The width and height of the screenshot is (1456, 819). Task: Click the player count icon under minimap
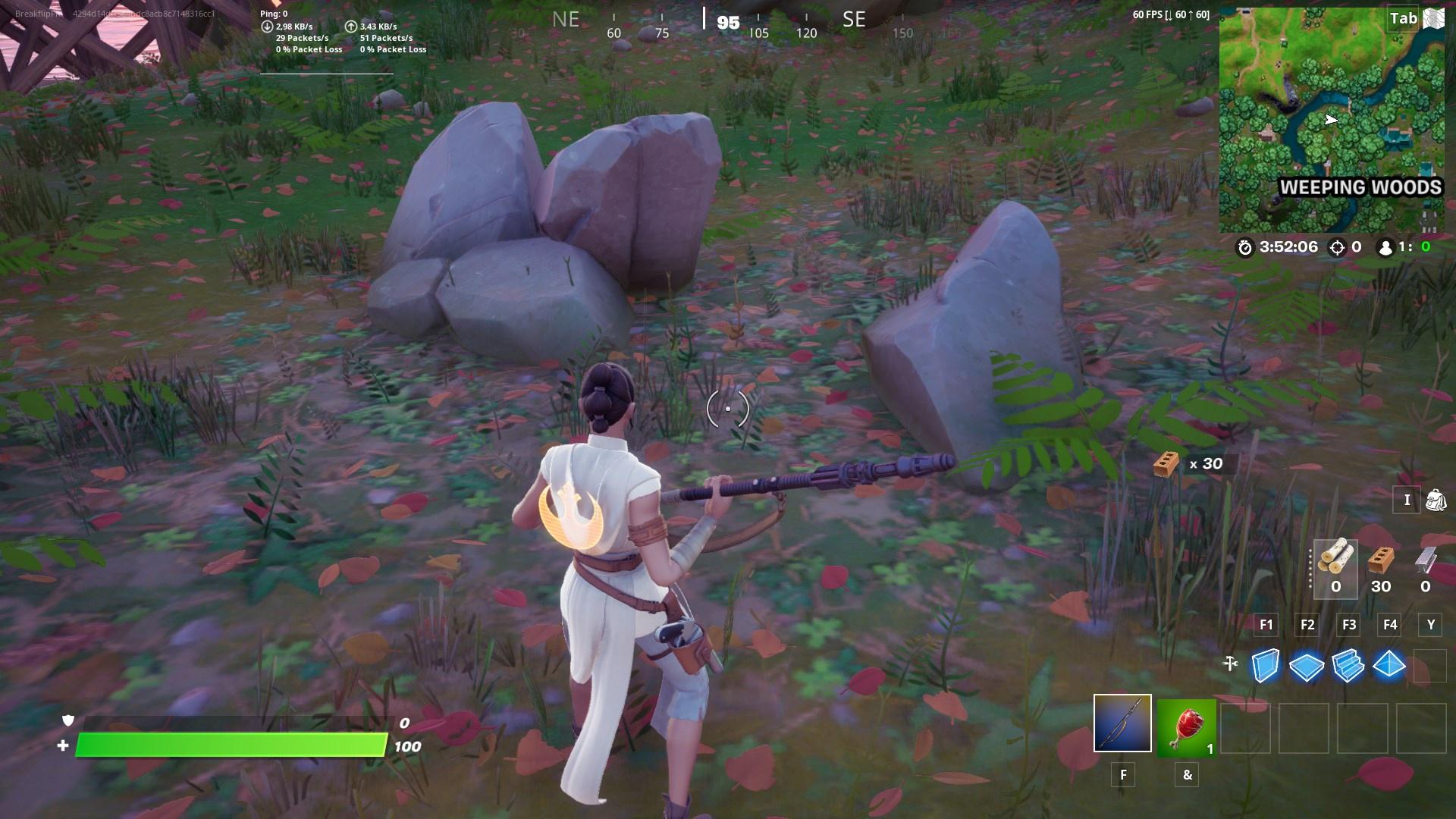[1384, 247]
